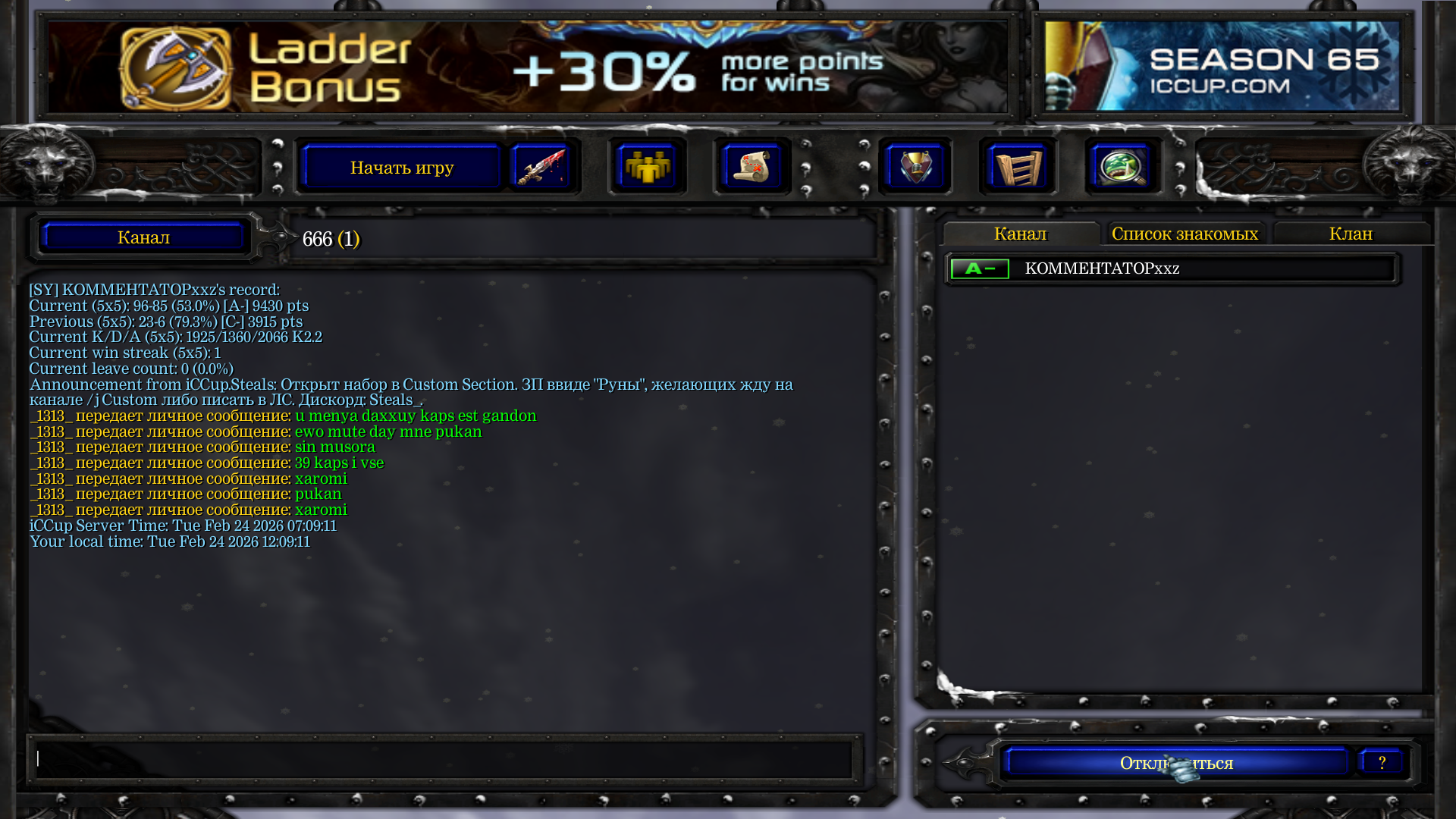Switch to the Список знакомых tab

1185,234
